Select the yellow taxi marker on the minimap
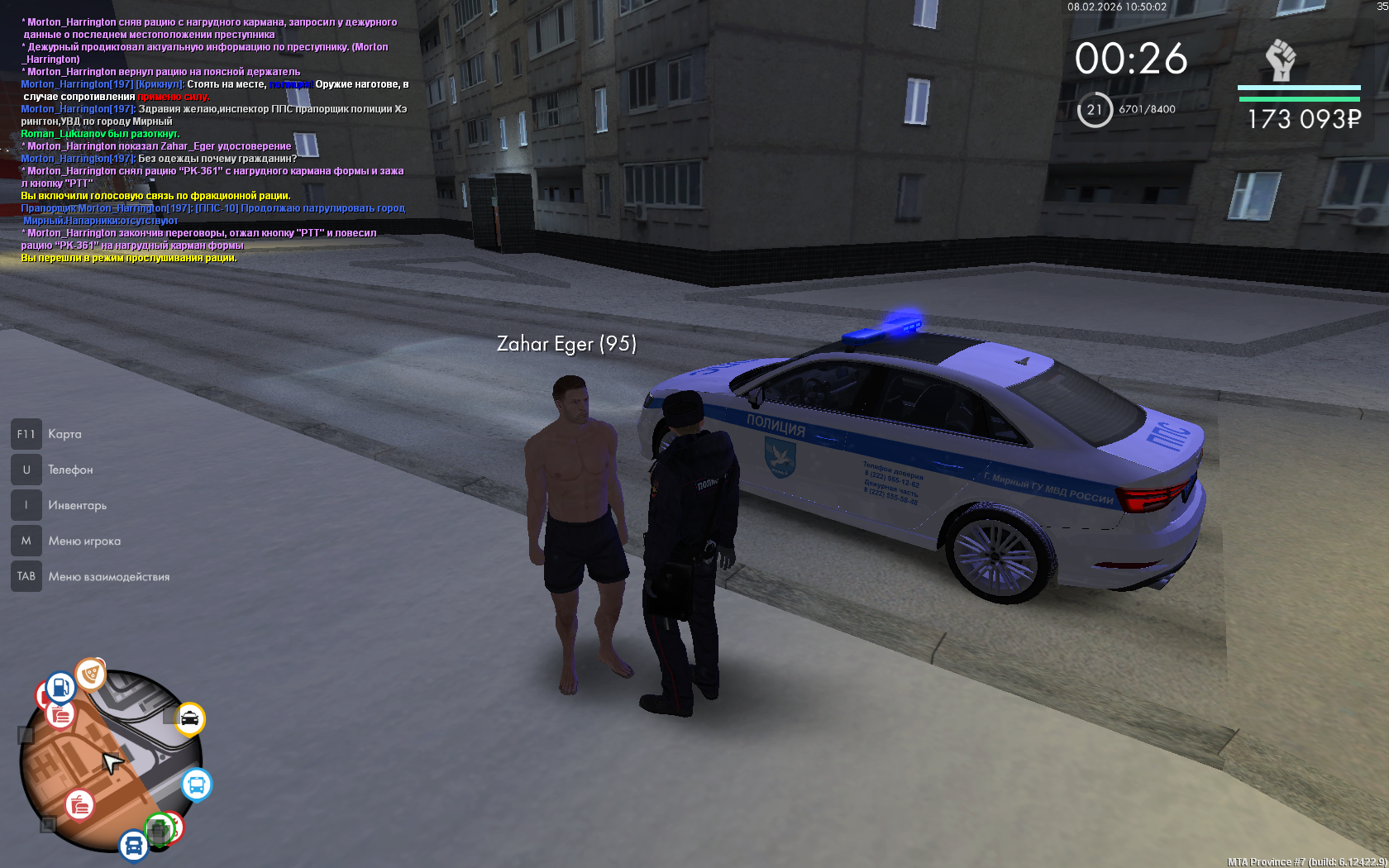Viewport: 1389px width, 868px height. 189,718
